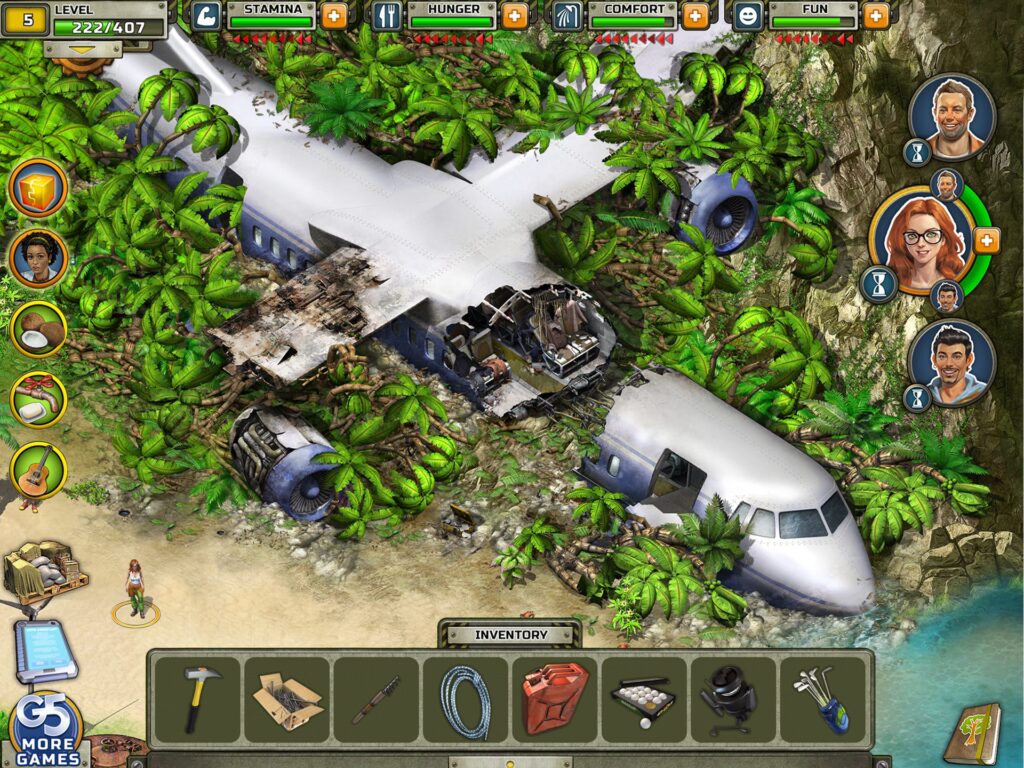Viewport: 1024px width, 768px height.
Task: Select the dark-haired man character portrait
Action: point(951,362)
